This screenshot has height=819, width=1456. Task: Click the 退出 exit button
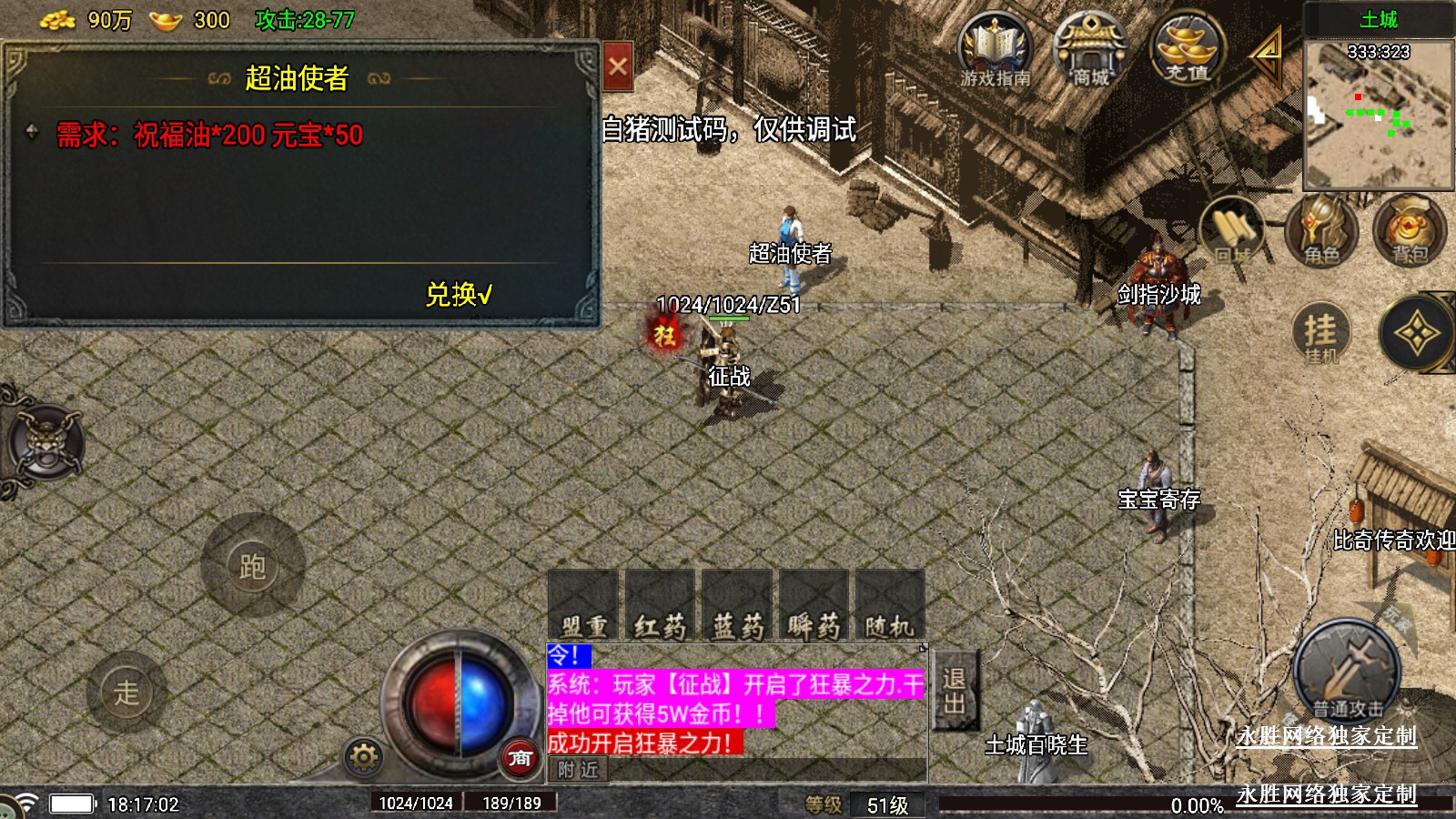(955, 691)
